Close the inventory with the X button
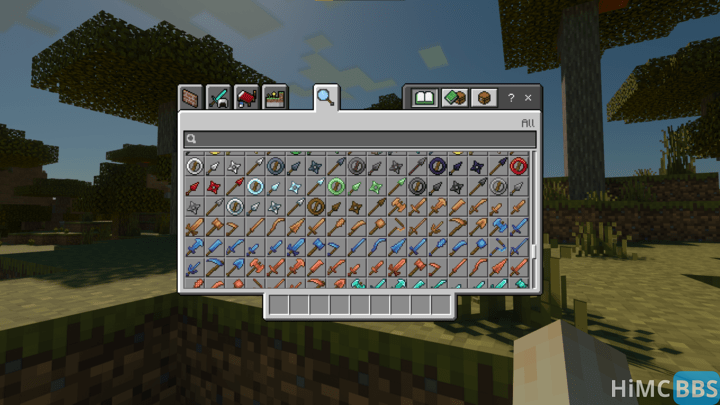Image resolution: width=720 pixels, height=405 pixels. pos(528,98)
